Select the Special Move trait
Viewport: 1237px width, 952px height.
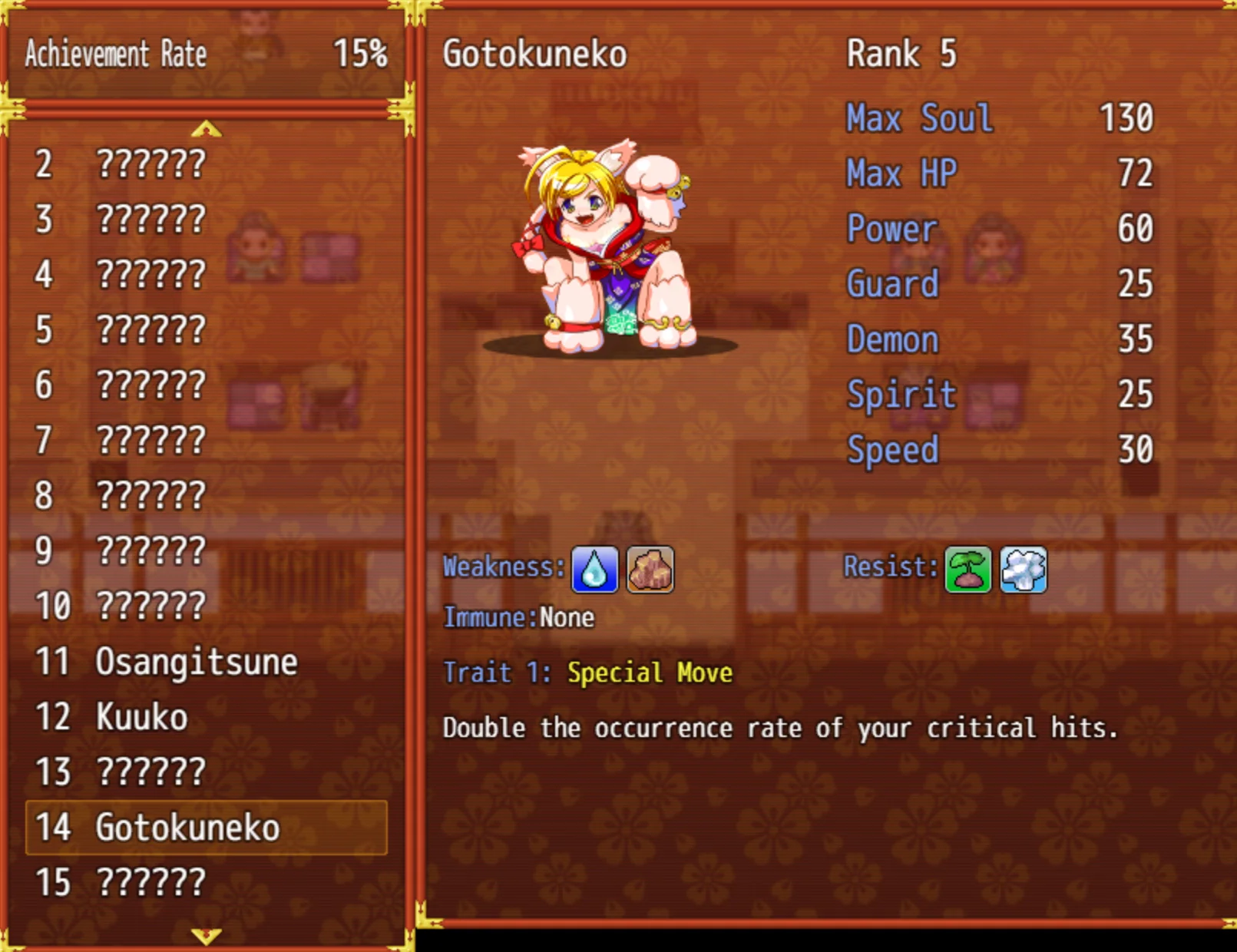(x=650, y=673)
